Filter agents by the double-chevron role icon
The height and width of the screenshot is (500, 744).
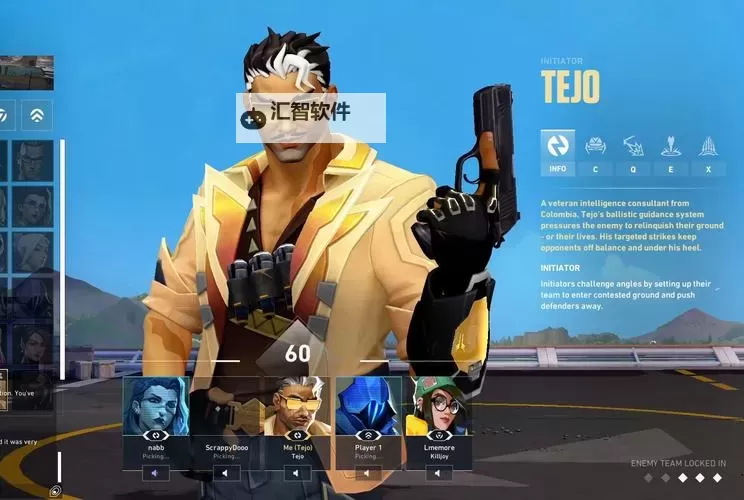click(37, 114)
